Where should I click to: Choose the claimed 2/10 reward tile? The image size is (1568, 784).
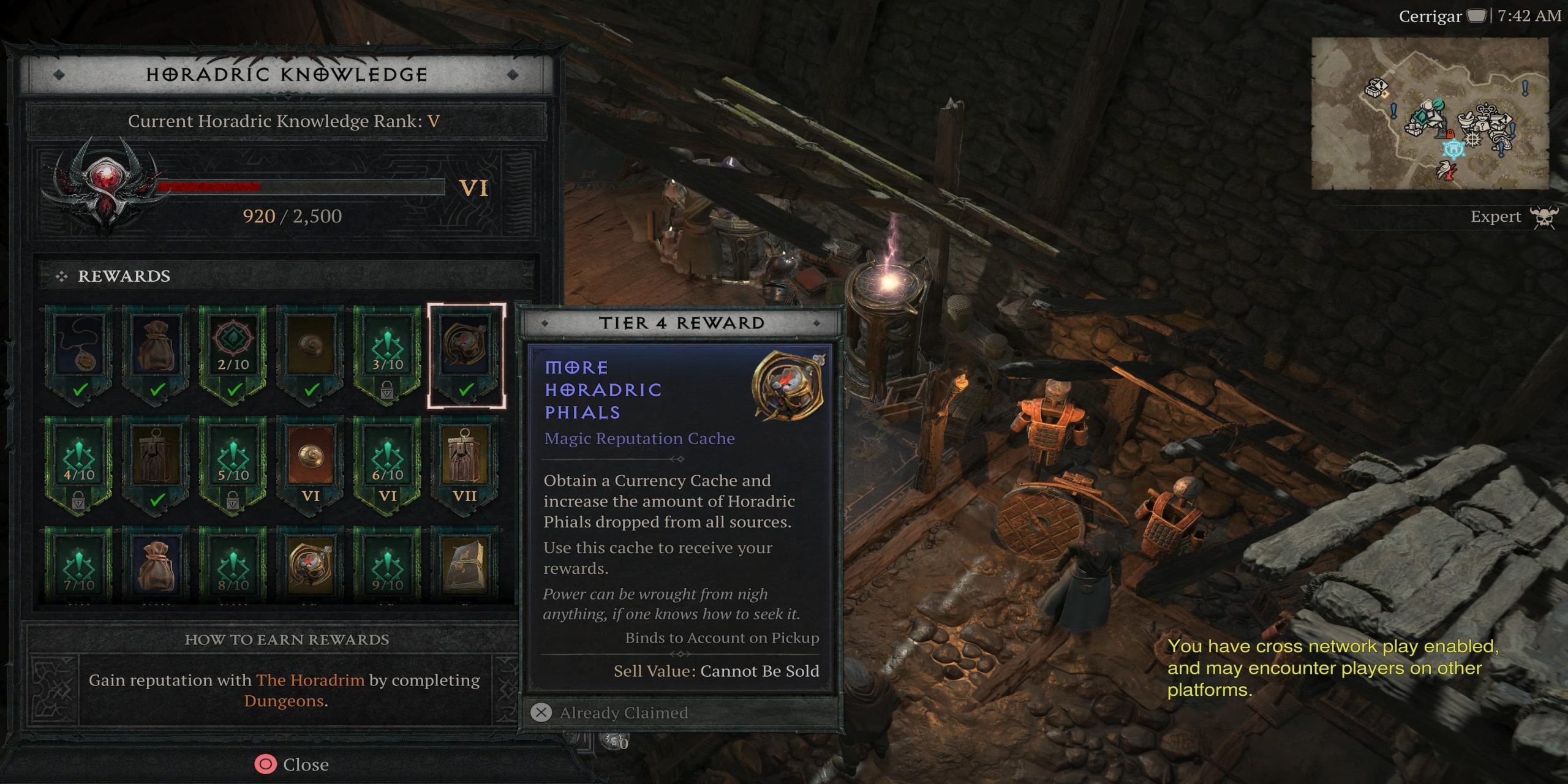(233, 352)
